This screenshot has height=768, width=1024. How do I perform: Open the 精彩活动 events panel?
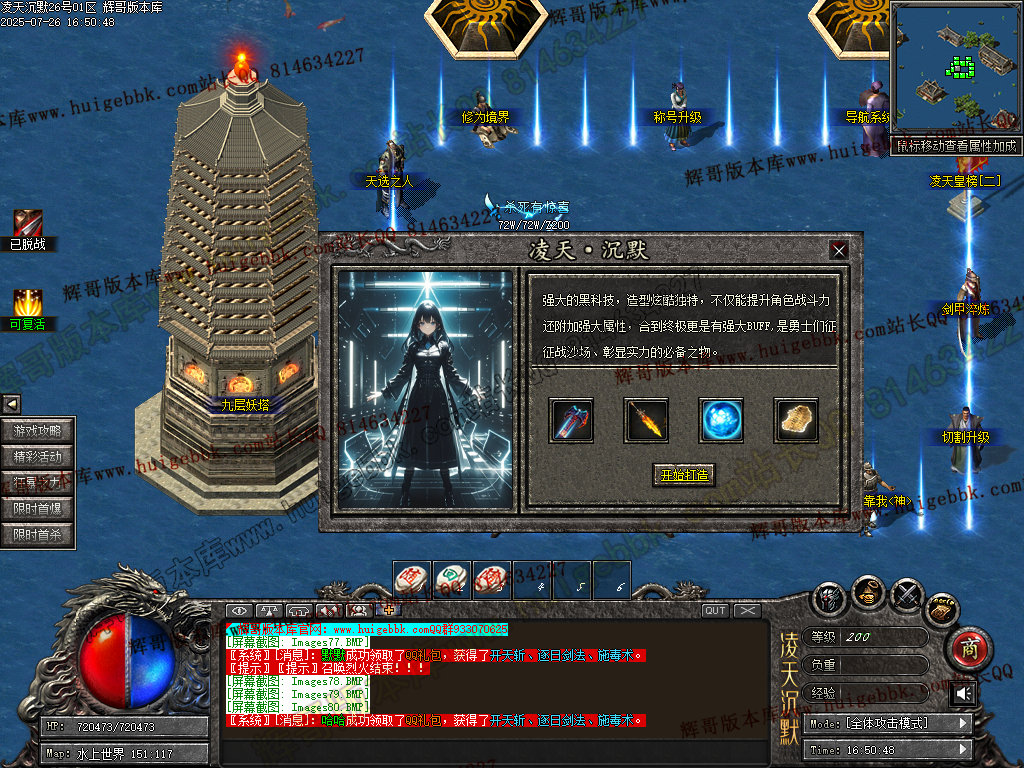coord(38,457)
